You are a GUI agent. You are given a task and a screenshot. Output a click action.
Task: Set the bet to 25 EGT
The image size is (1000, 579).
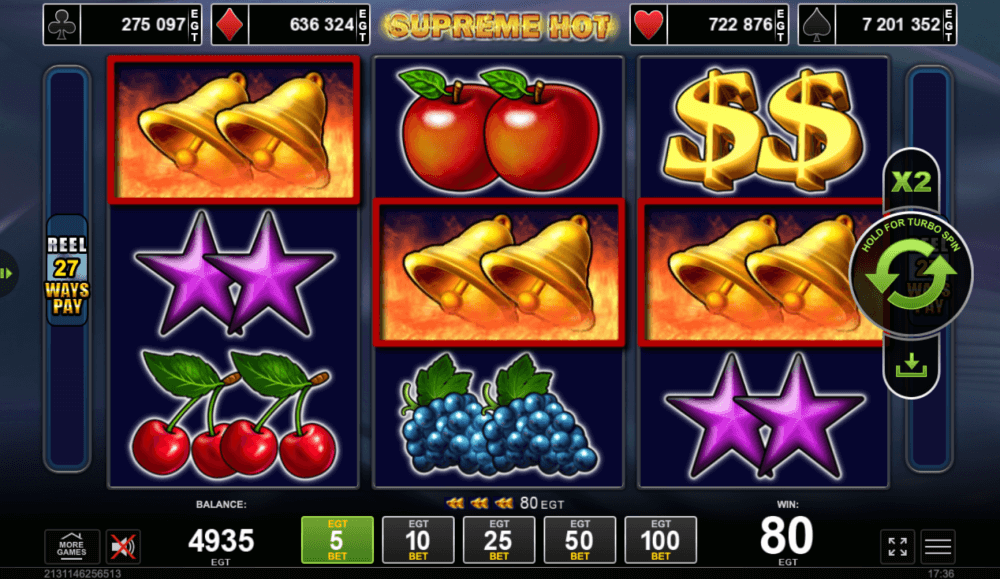click(499, 540)
